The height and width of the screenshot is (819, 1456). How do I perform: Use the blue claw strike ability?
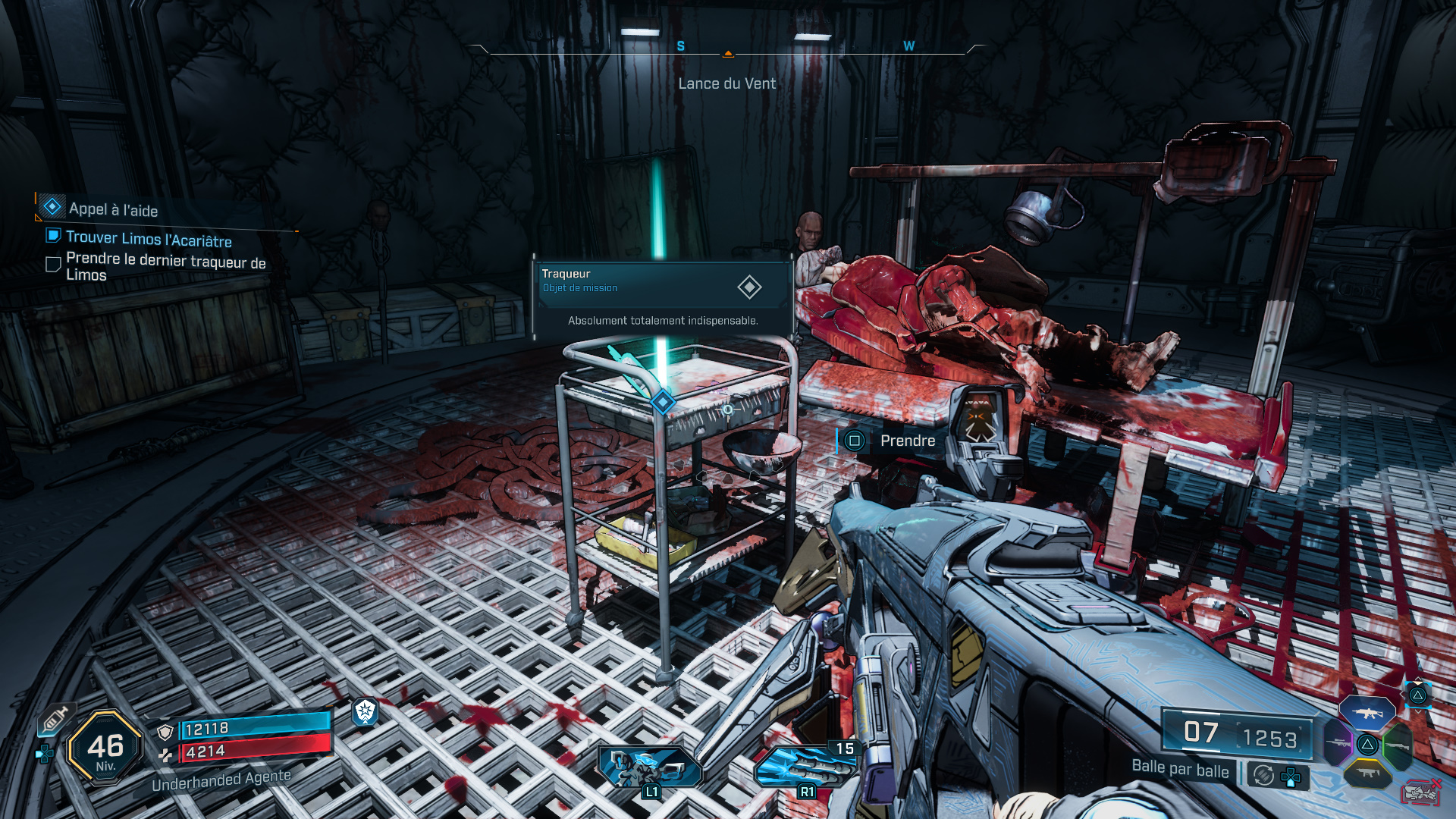click(x=805, y=766)
